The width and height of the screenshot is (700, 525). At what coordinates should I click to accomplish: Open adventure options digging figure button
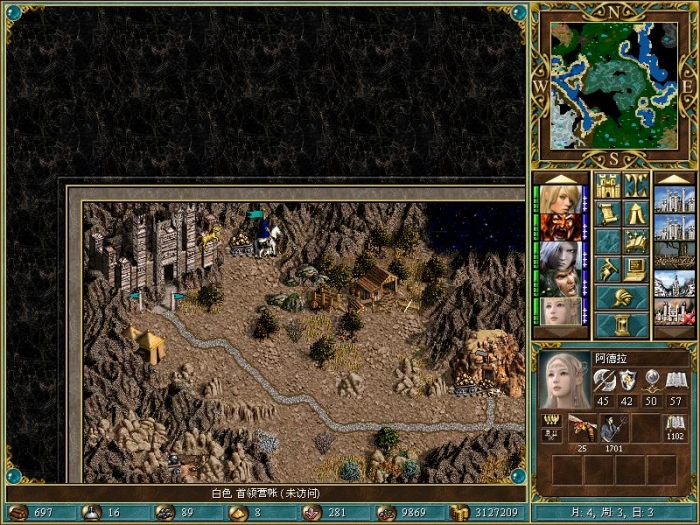607,270
